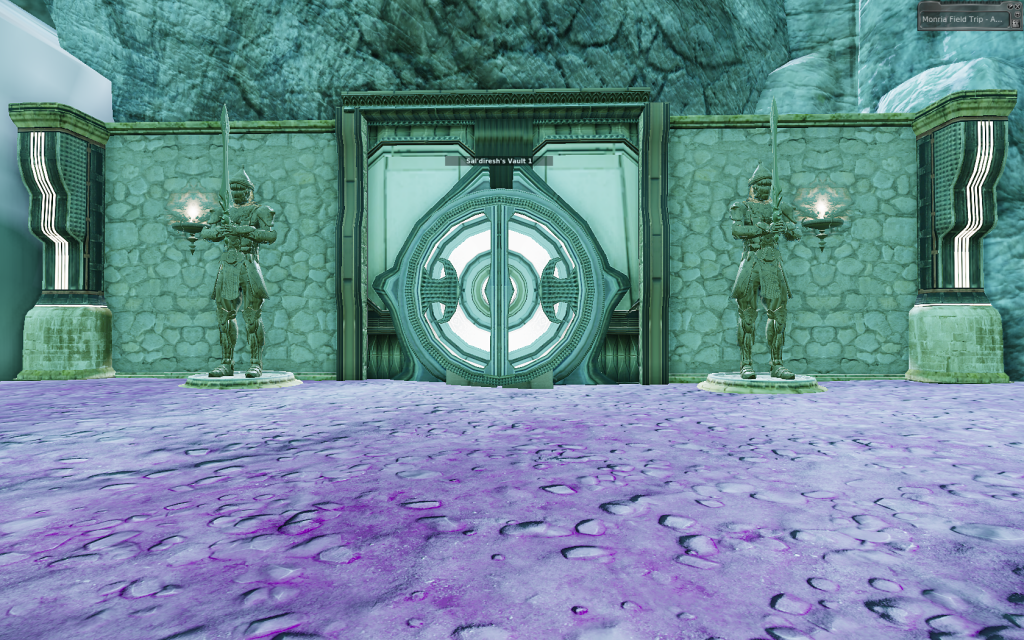Select the Monria Field Trip mission entry
This screenshot has height=640, width=1024.
[x=962, y=19]
